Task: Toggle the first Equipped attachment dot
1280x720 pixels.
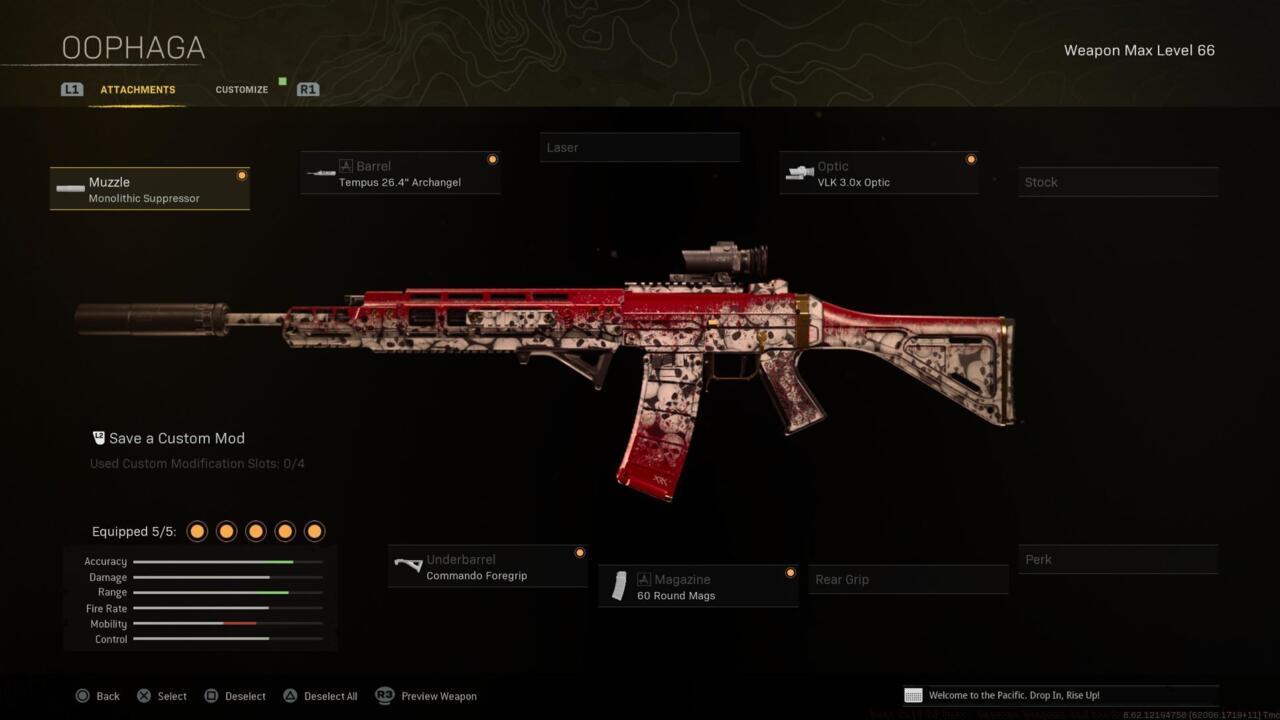Action: [x=197, y=531]
